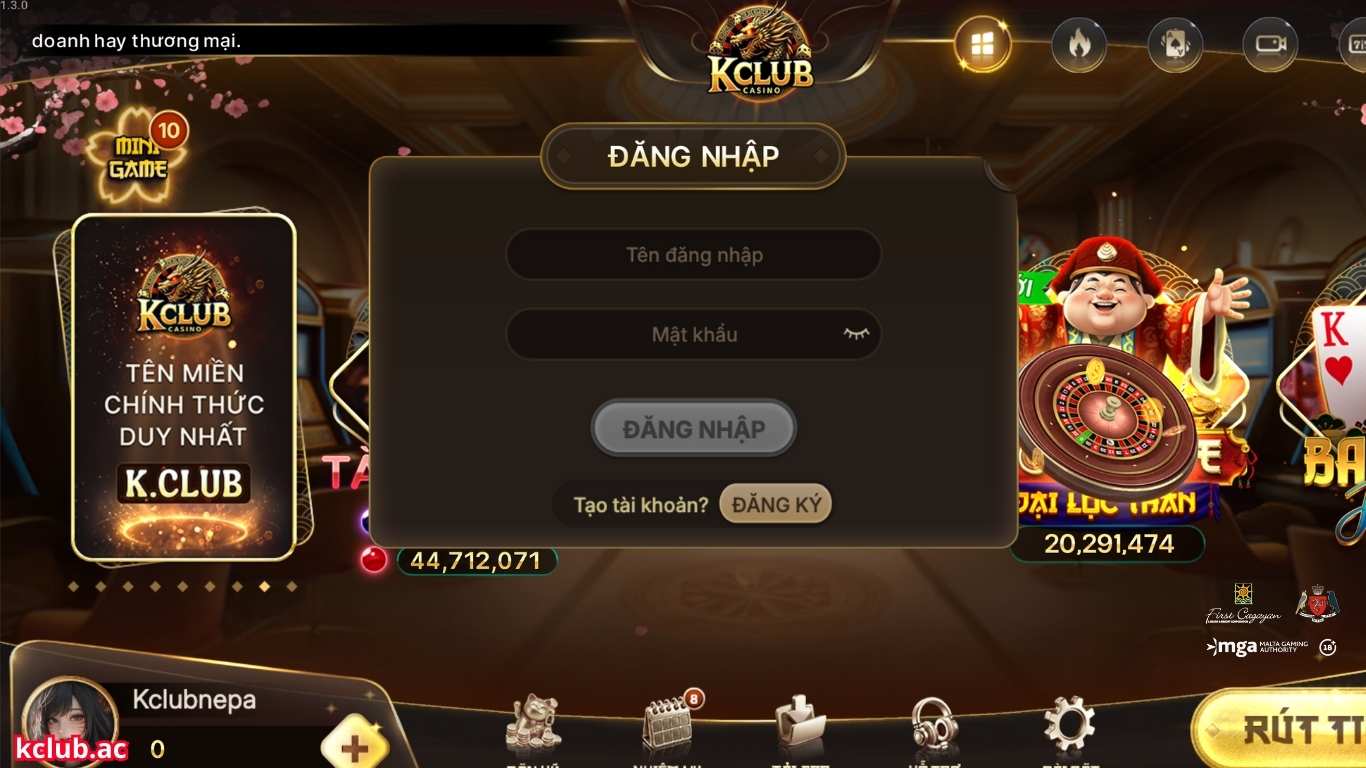Viewport: 1366px width, 768px height.
Task: Click the Mật khẩu password field
Action: pyautogui.click(x=693, y=335)
